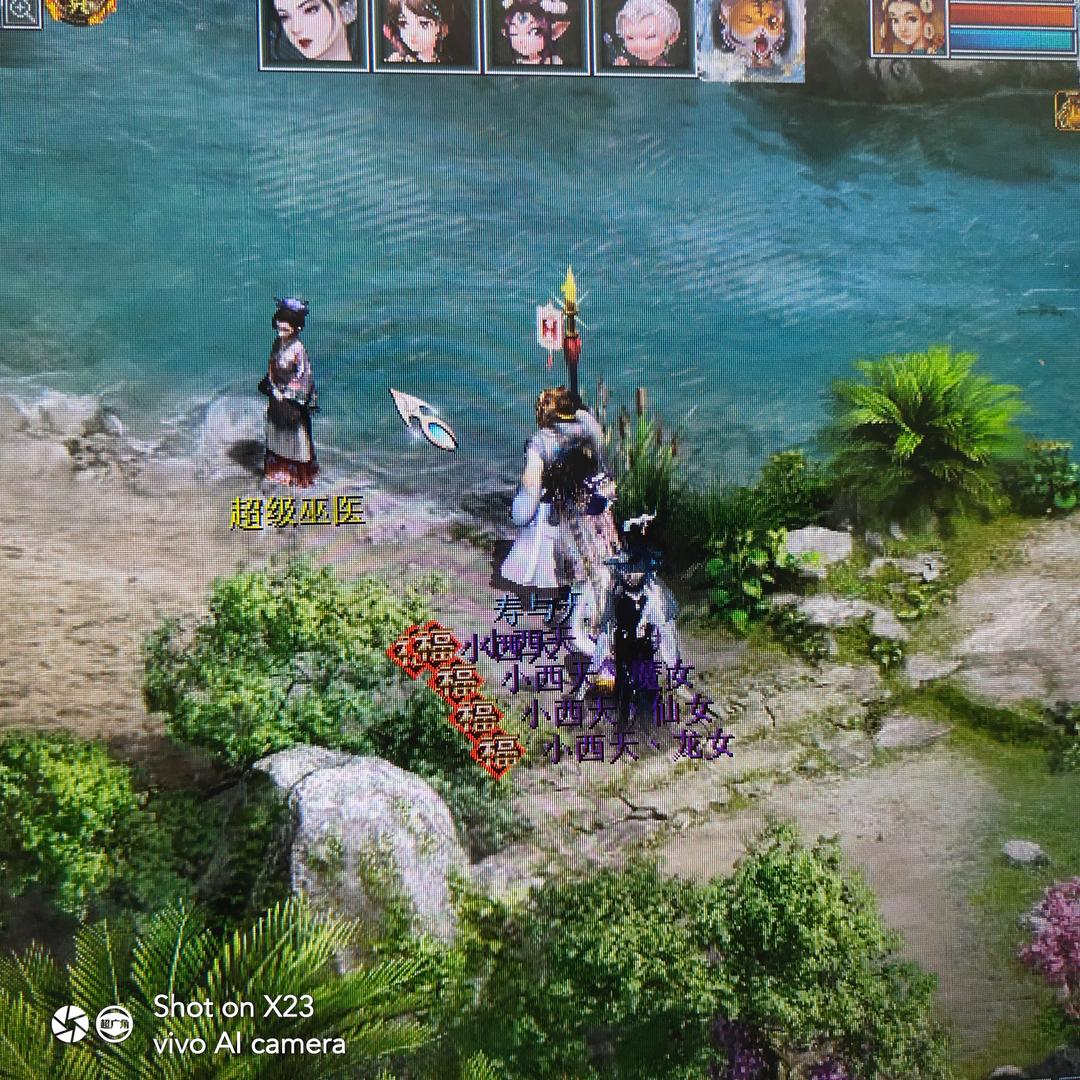
Task: Select the pale dark-haired woman party portrait
Action: [x=314, y=33]
